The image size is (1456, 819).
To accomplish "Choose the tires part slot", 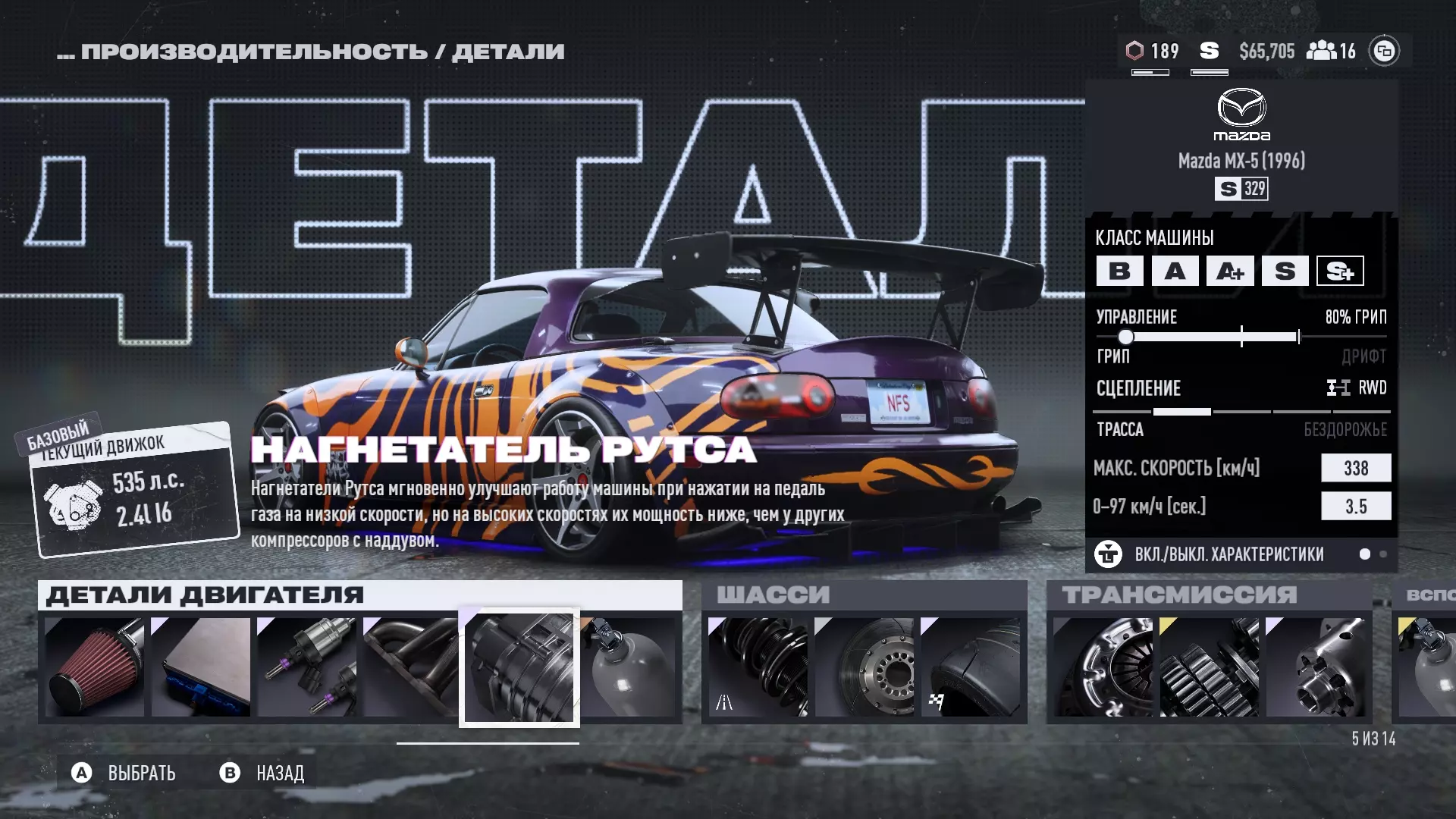I will [x=970, y=667].
